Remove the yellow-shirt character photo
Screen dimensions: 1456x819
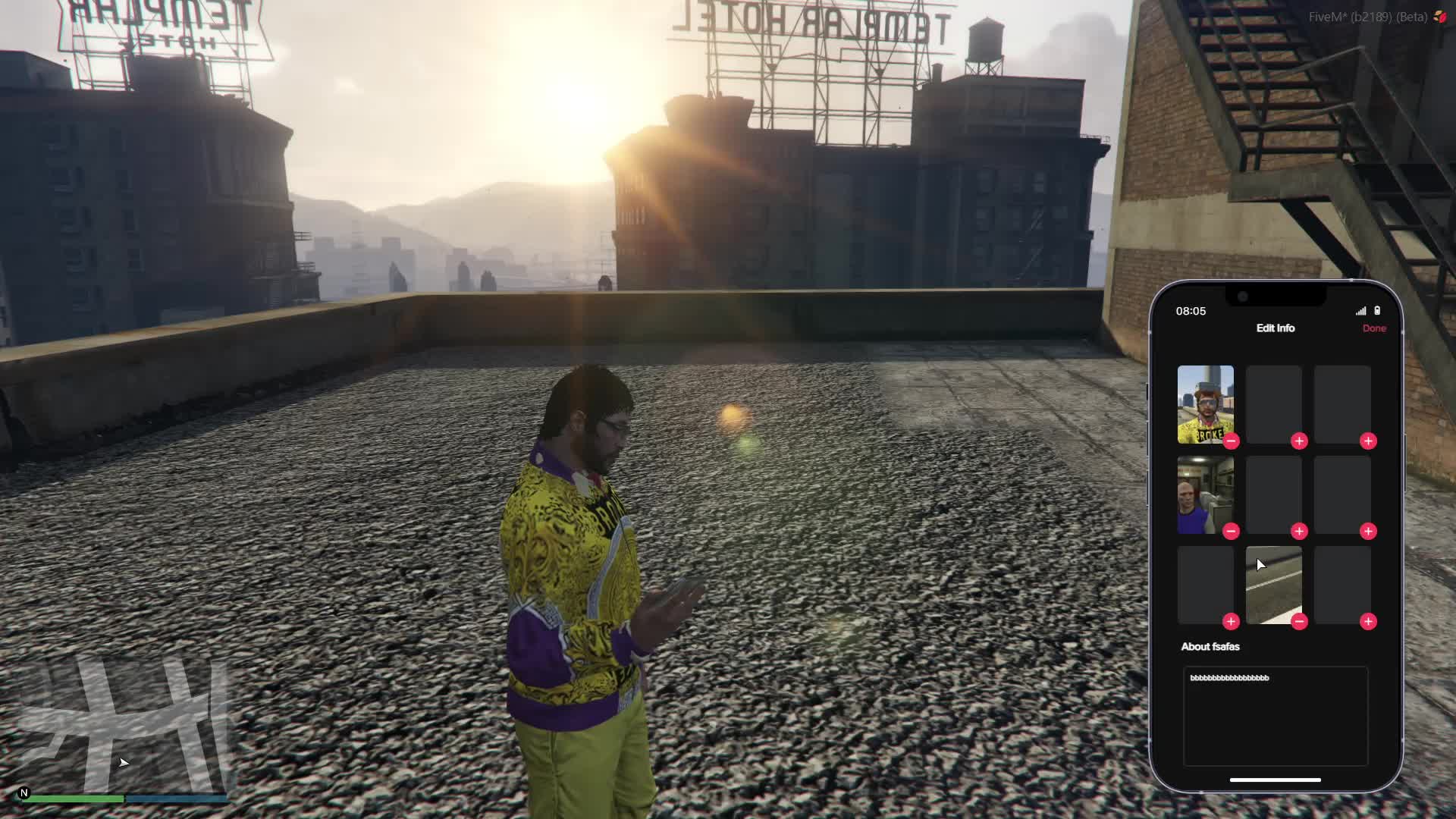point(1231,441)
